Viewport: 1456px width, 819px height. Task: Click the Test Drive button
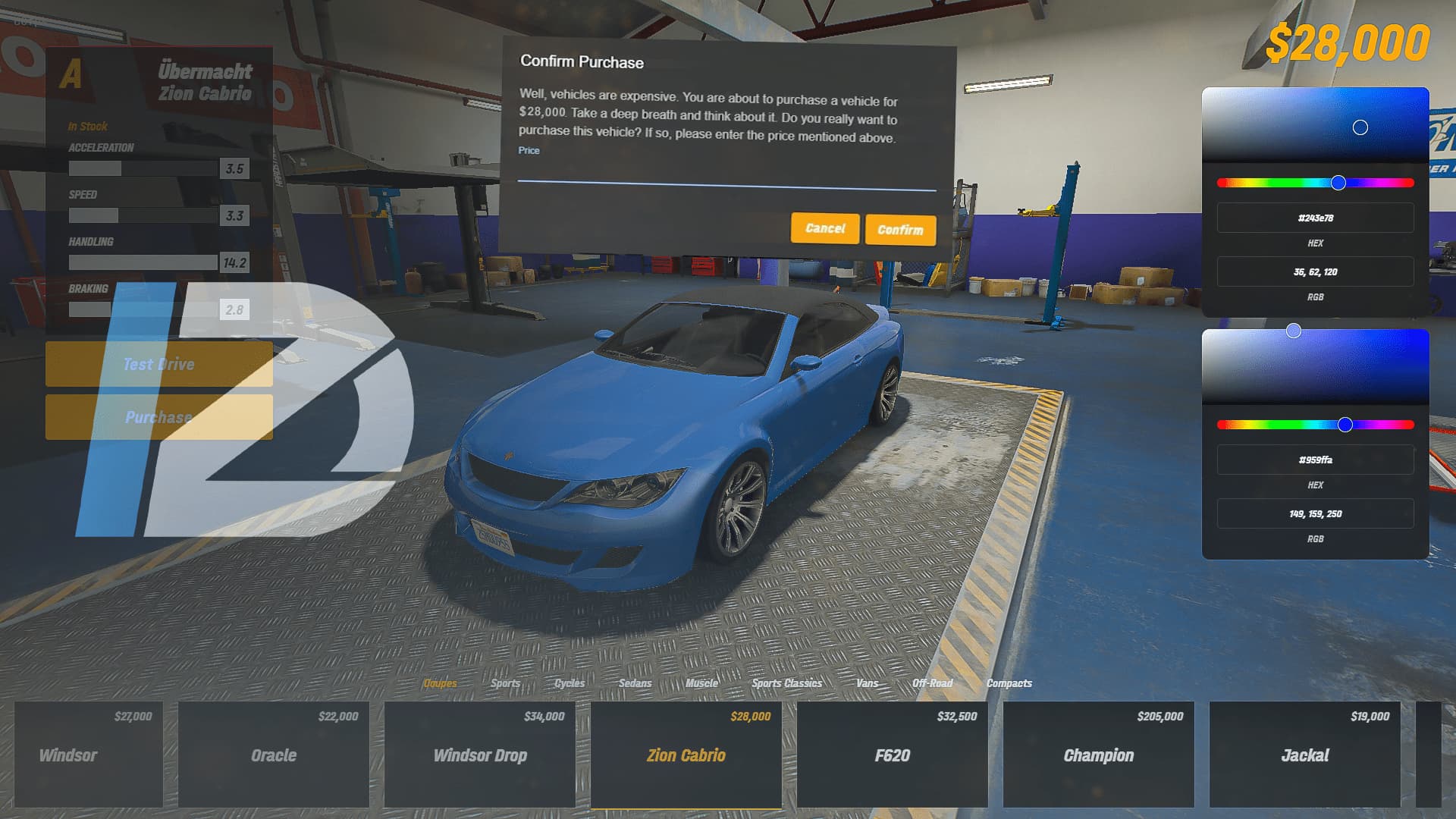click(x=159, y=364)
